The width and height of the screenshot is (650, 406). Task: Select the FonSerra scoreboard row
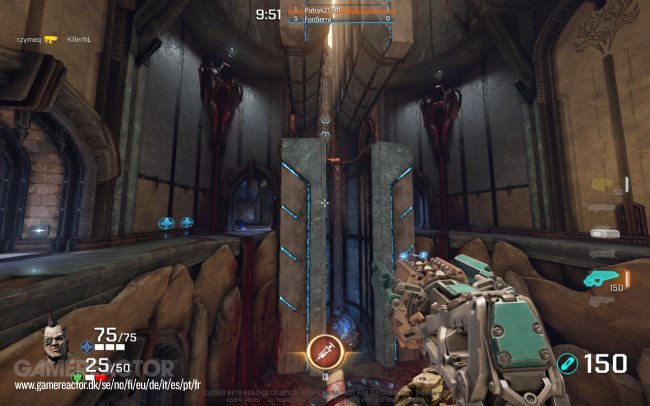(339, 19)
